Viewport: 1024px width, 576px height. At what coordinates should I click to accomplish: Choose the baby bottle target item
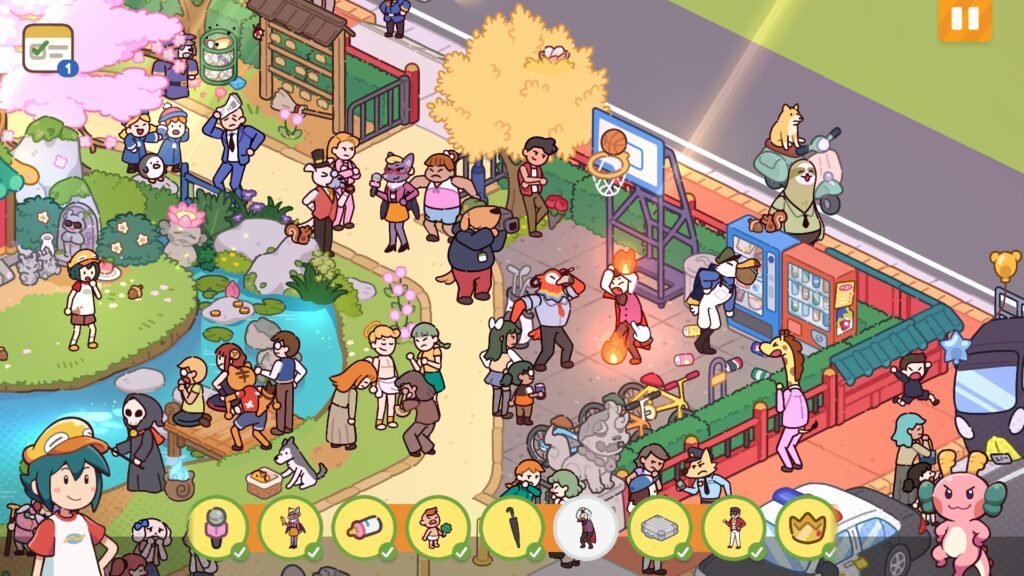364,526
